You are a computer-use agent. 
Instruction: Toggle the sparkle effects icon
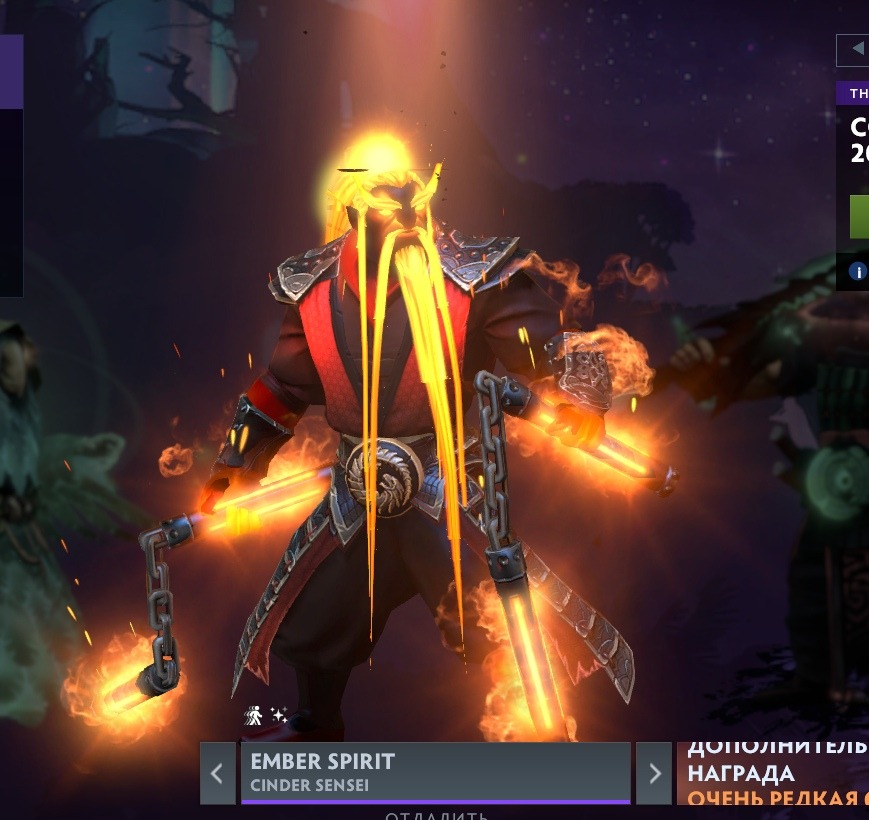point(279,715)
